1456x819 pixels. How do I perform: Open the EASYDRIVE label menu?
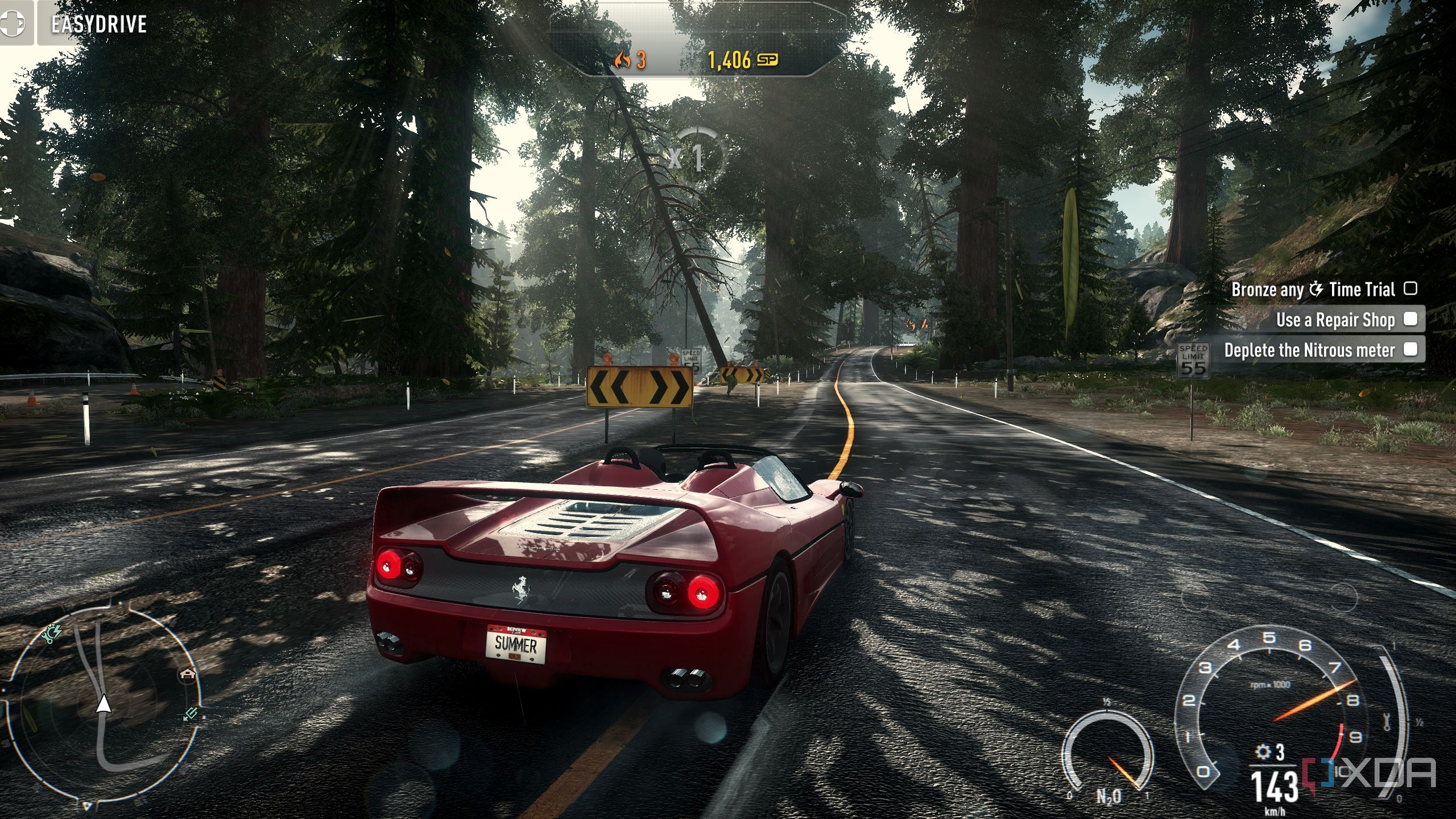point(98,23)
